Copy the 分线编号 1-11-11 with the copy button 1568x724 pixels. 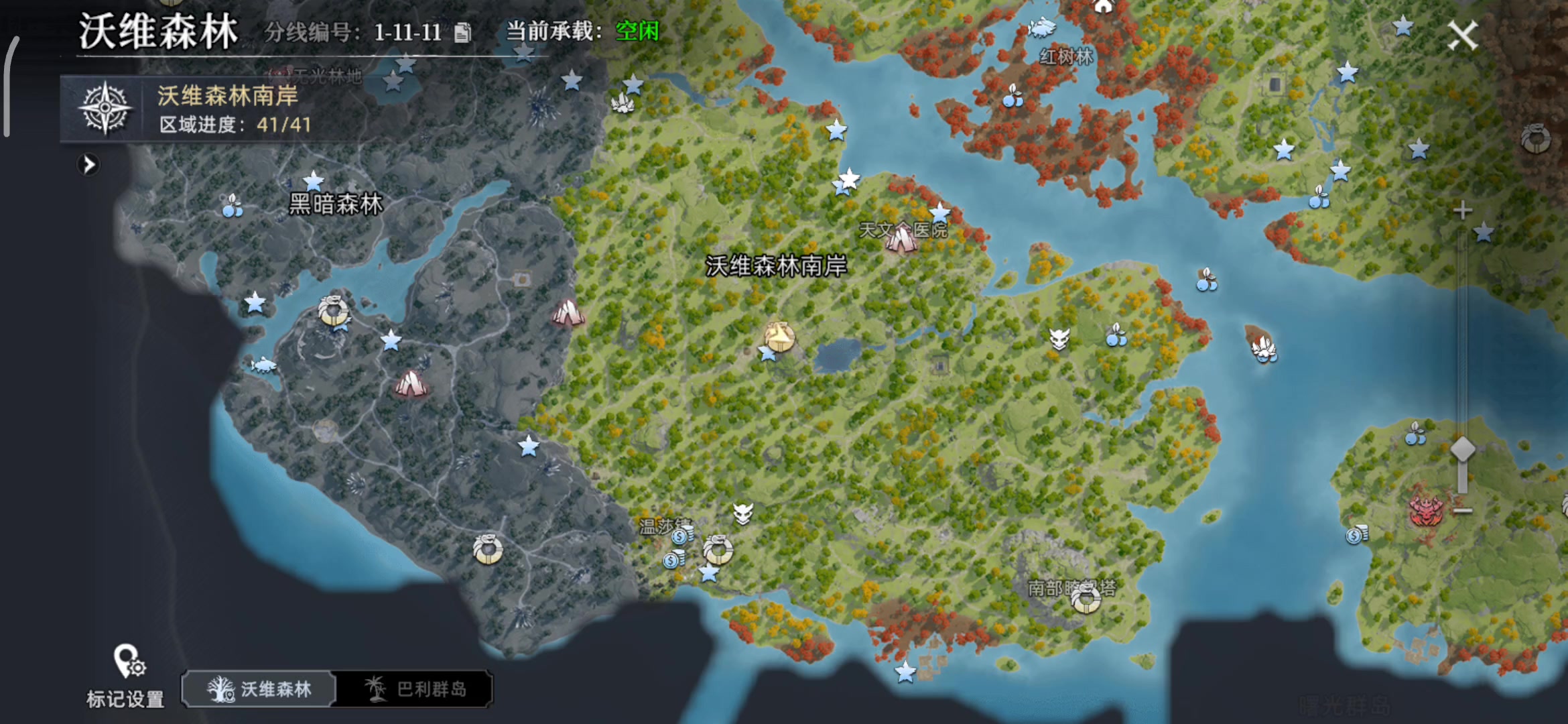pos(464,33)
